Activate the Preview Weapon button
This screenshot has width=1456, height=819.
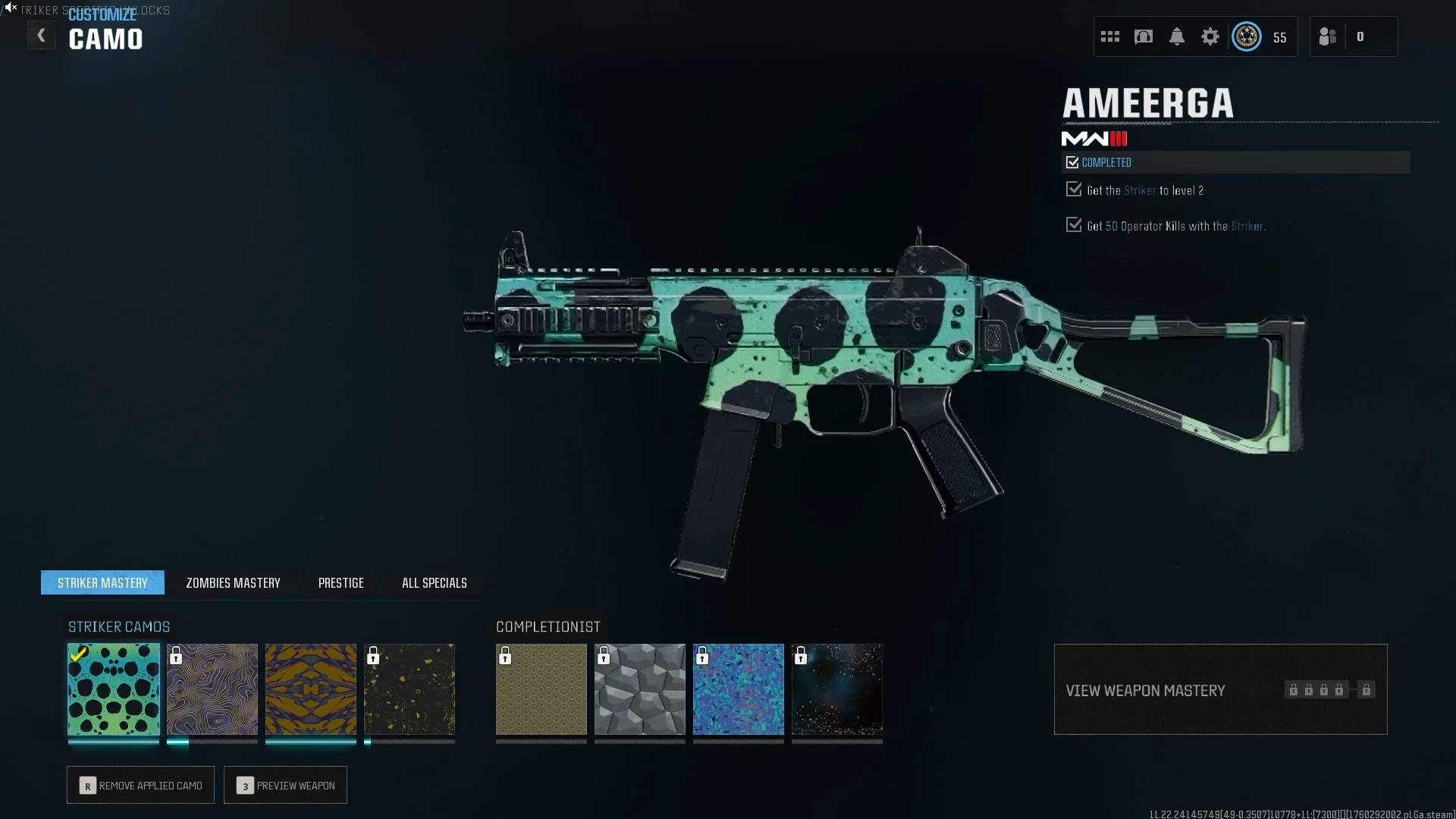point(285,785)
